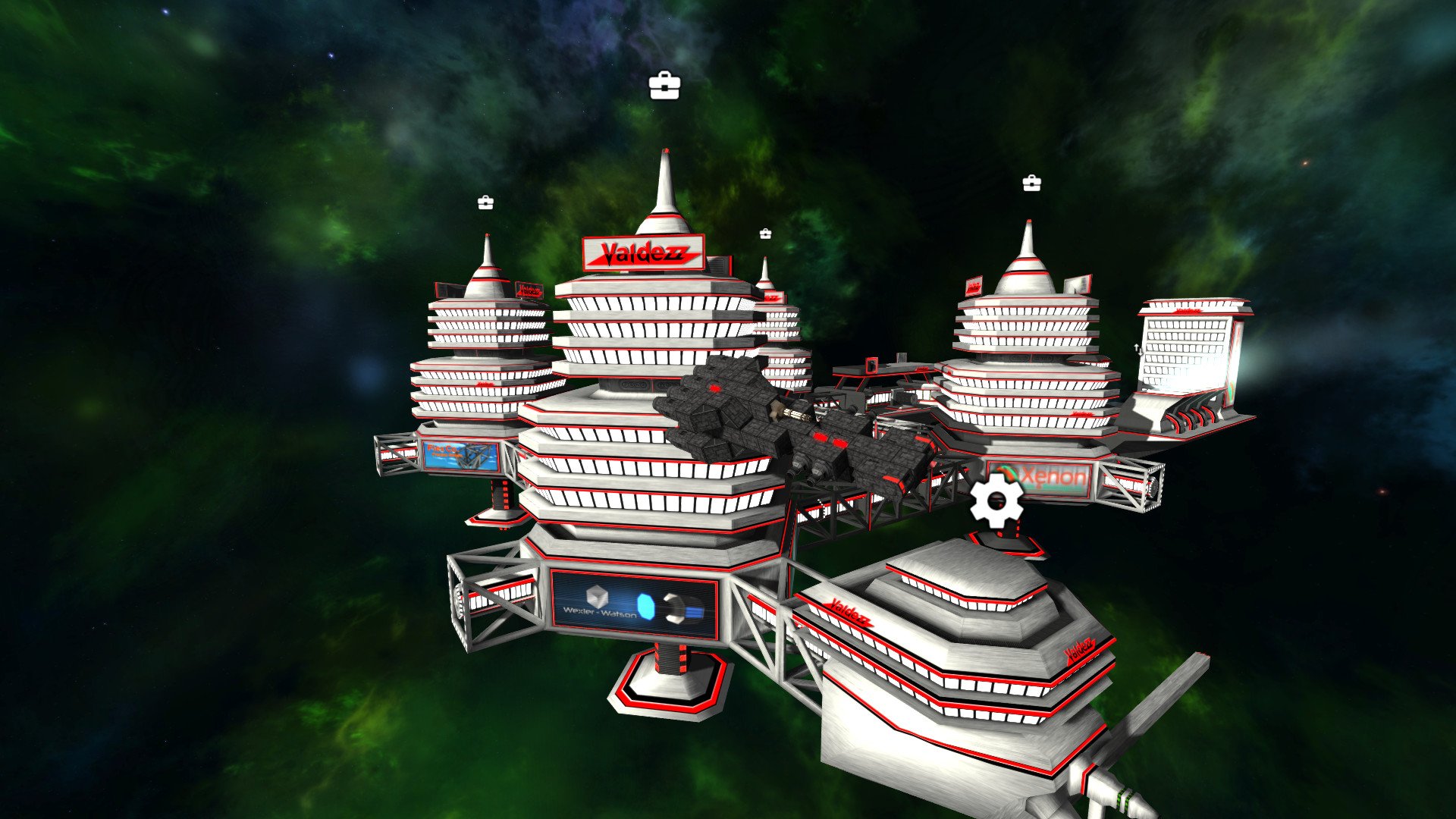The width and height of the screenshot is (1456, 819).
Task: Click the small red sign atop the right tower
Action: [x=973, y=284]
